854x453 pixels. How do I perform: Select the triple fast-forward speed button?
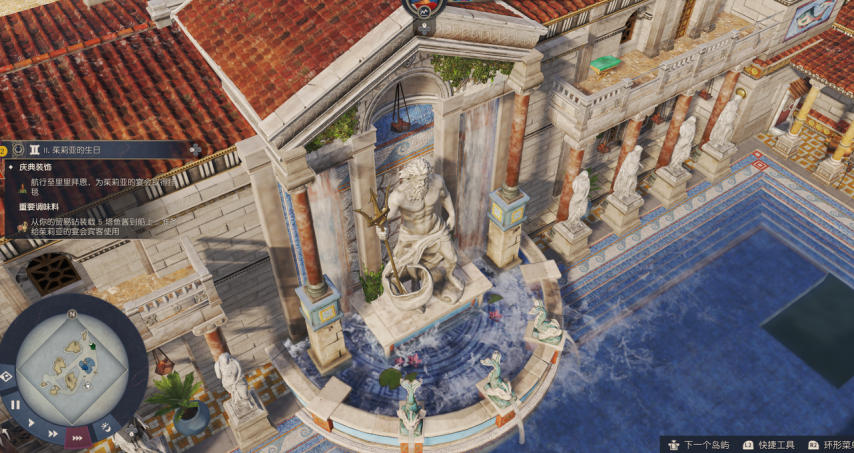tap(77, 438)
